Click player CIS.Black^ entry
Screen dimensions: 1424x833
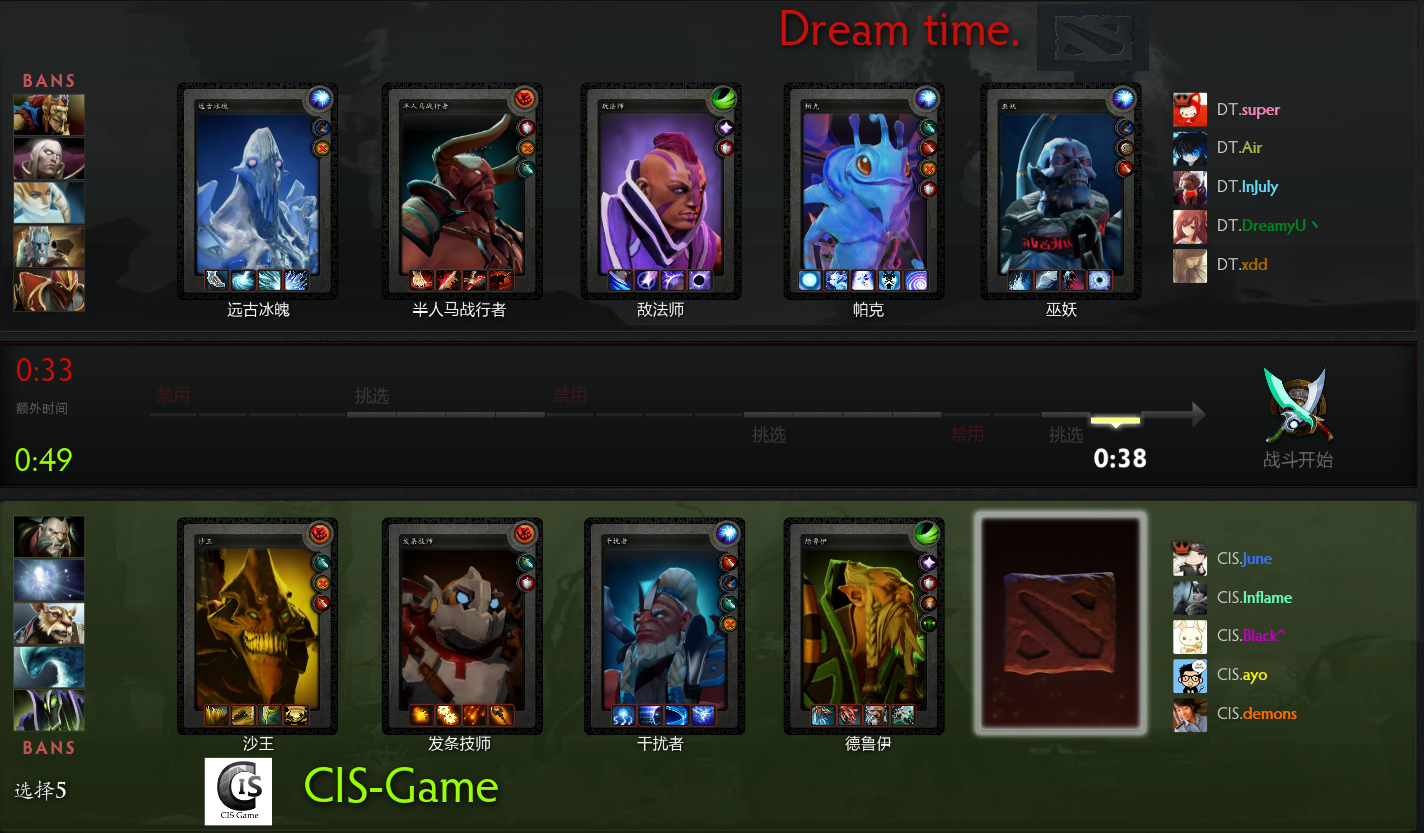pyautogui.click(x=1247, y=637)
